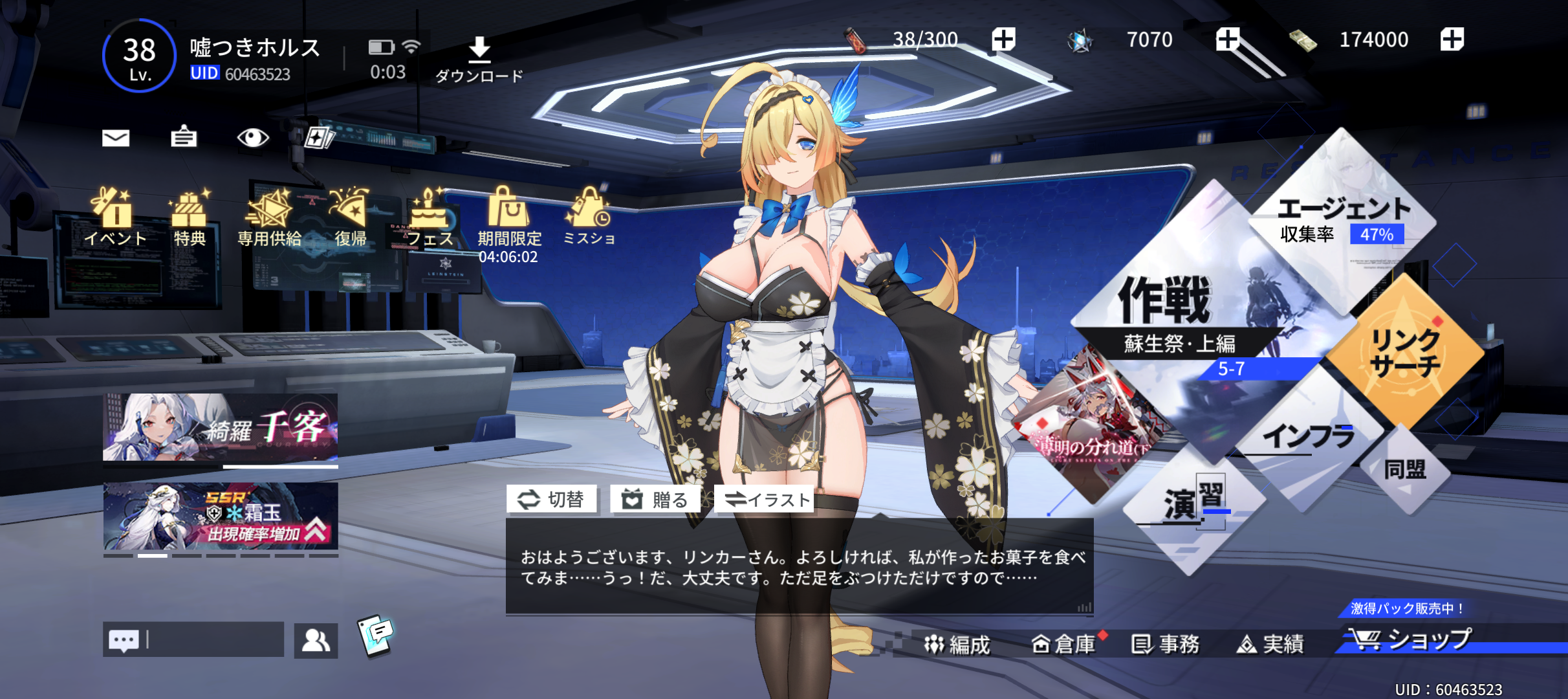Open the 期間限定 limited-time shop

509,223
